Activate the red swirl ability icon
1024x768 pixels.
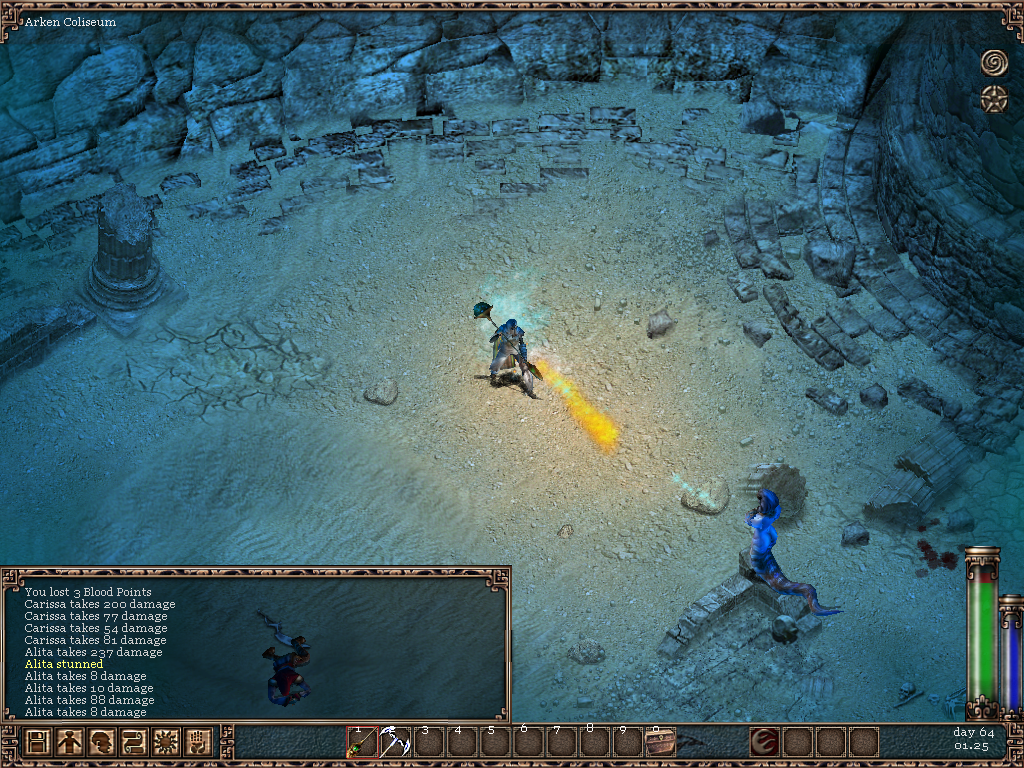tap(765, 743)
